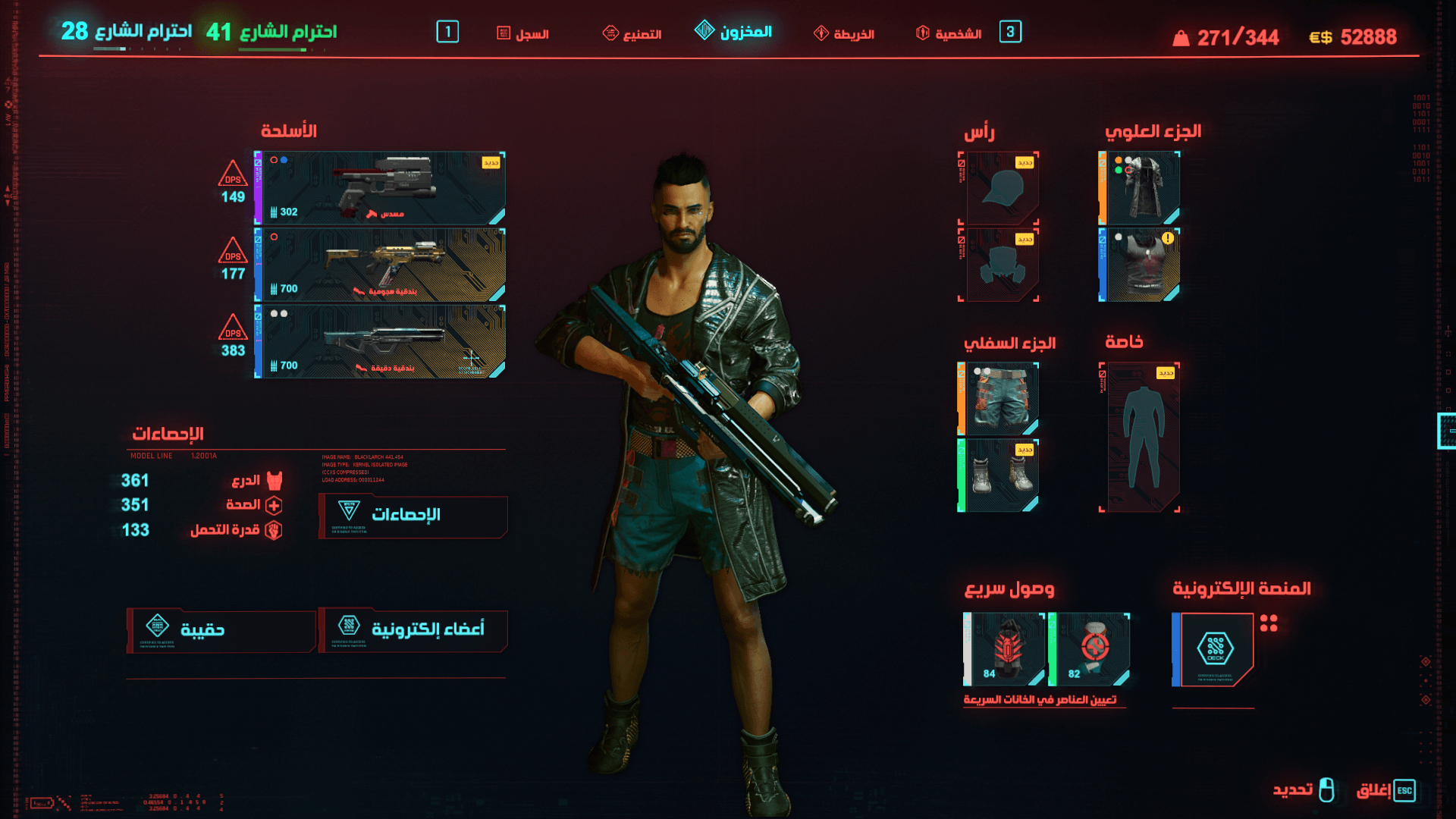Open the التصنيع (Crafting) tab

(632, 33)
